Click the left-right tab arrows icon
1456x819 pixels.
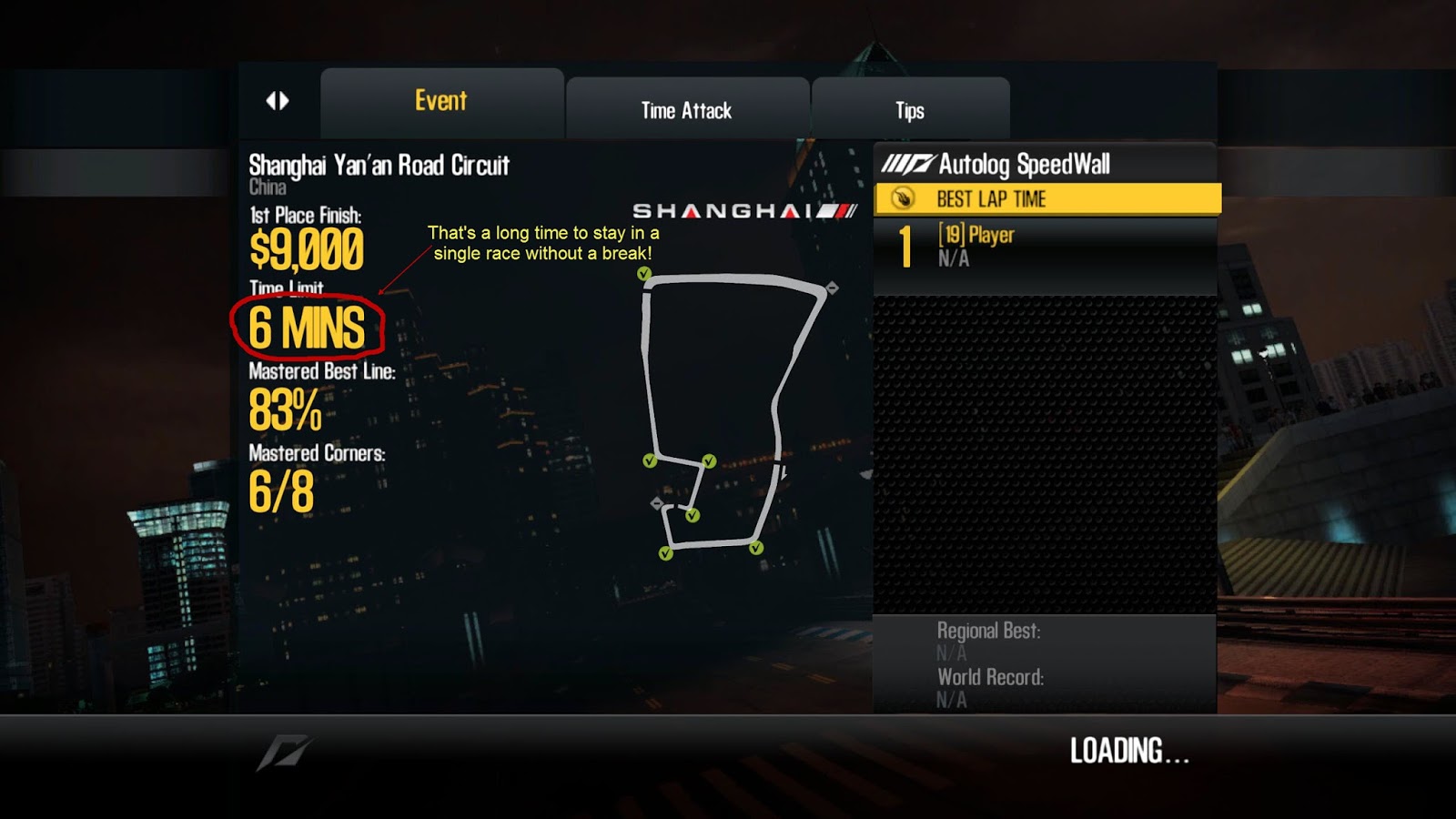click(x=278, y=101)
